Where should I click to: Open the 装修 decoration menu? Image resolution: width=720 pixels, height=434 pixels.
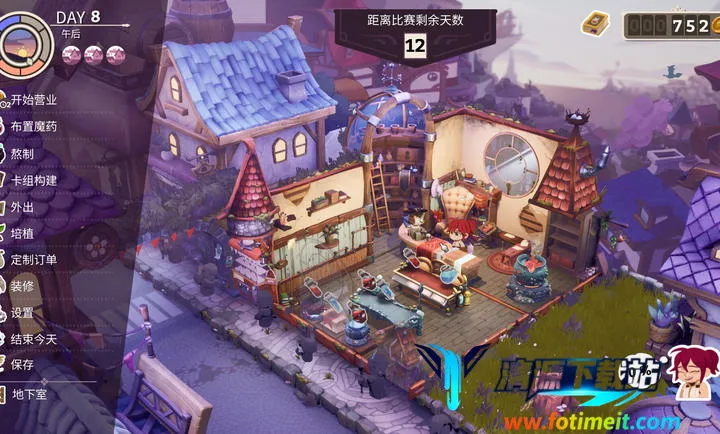22,285
